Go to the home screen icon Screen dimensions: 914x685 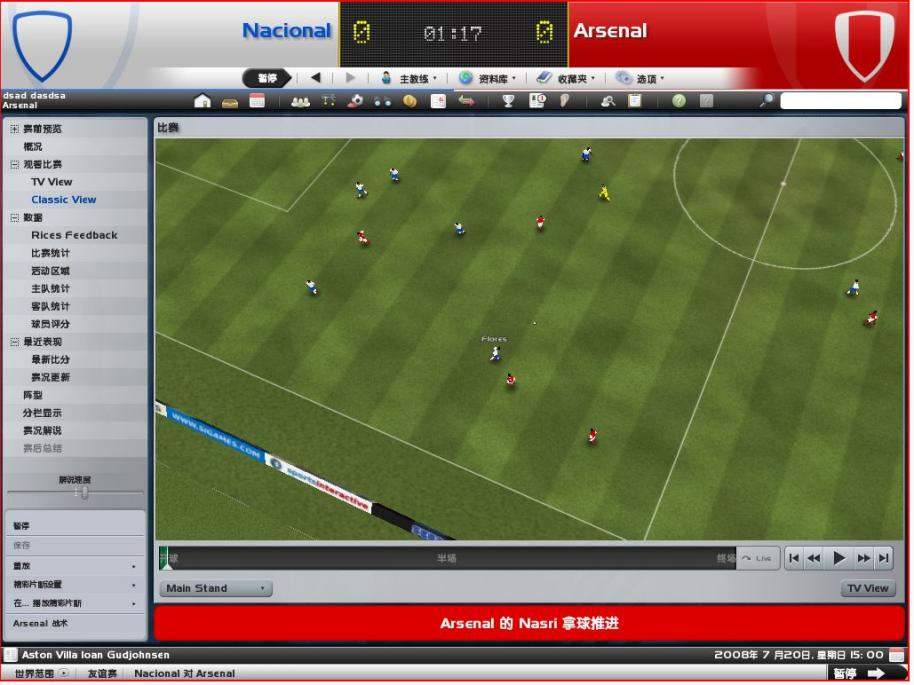click(203, 101)
